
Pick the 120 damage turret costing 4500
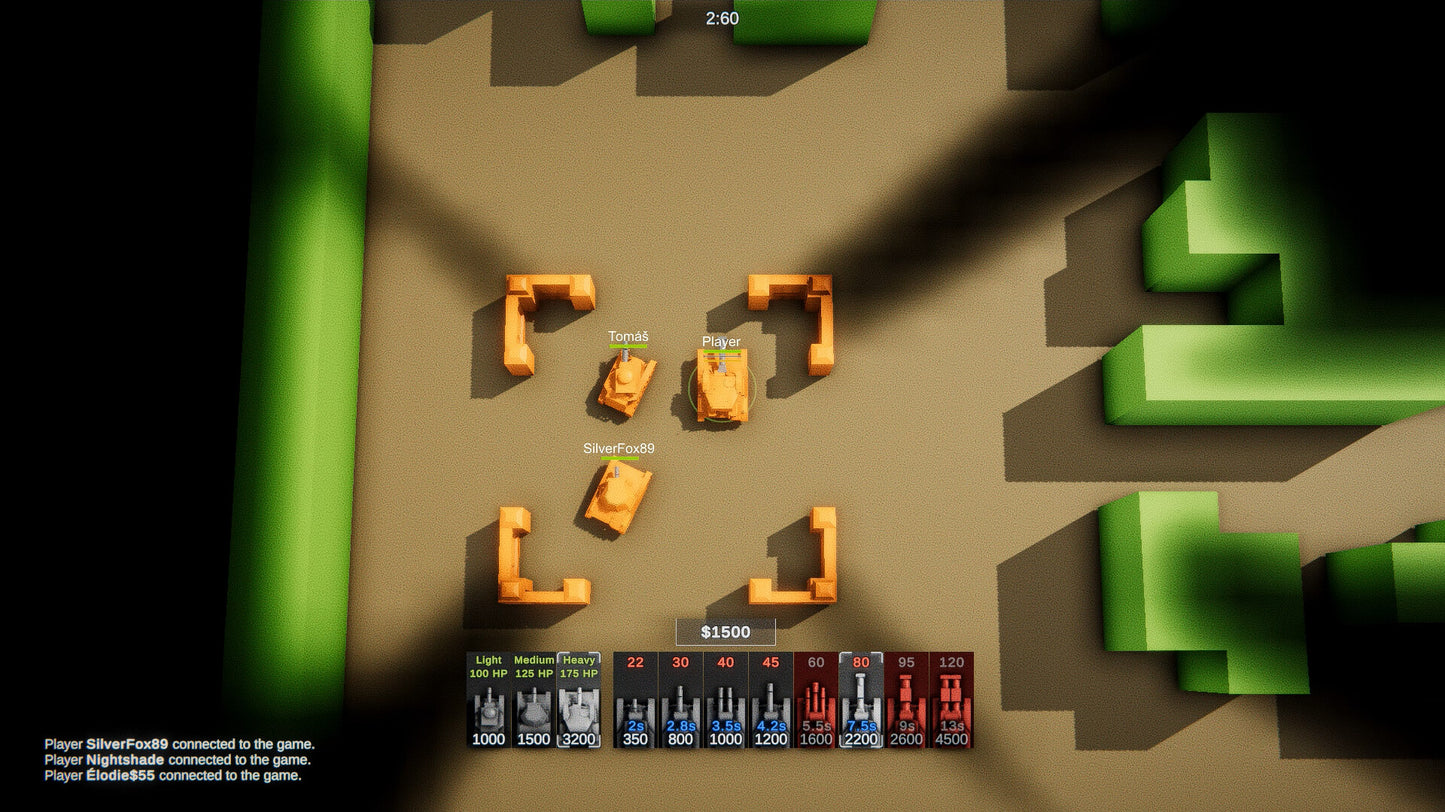(x=951, y=700)
